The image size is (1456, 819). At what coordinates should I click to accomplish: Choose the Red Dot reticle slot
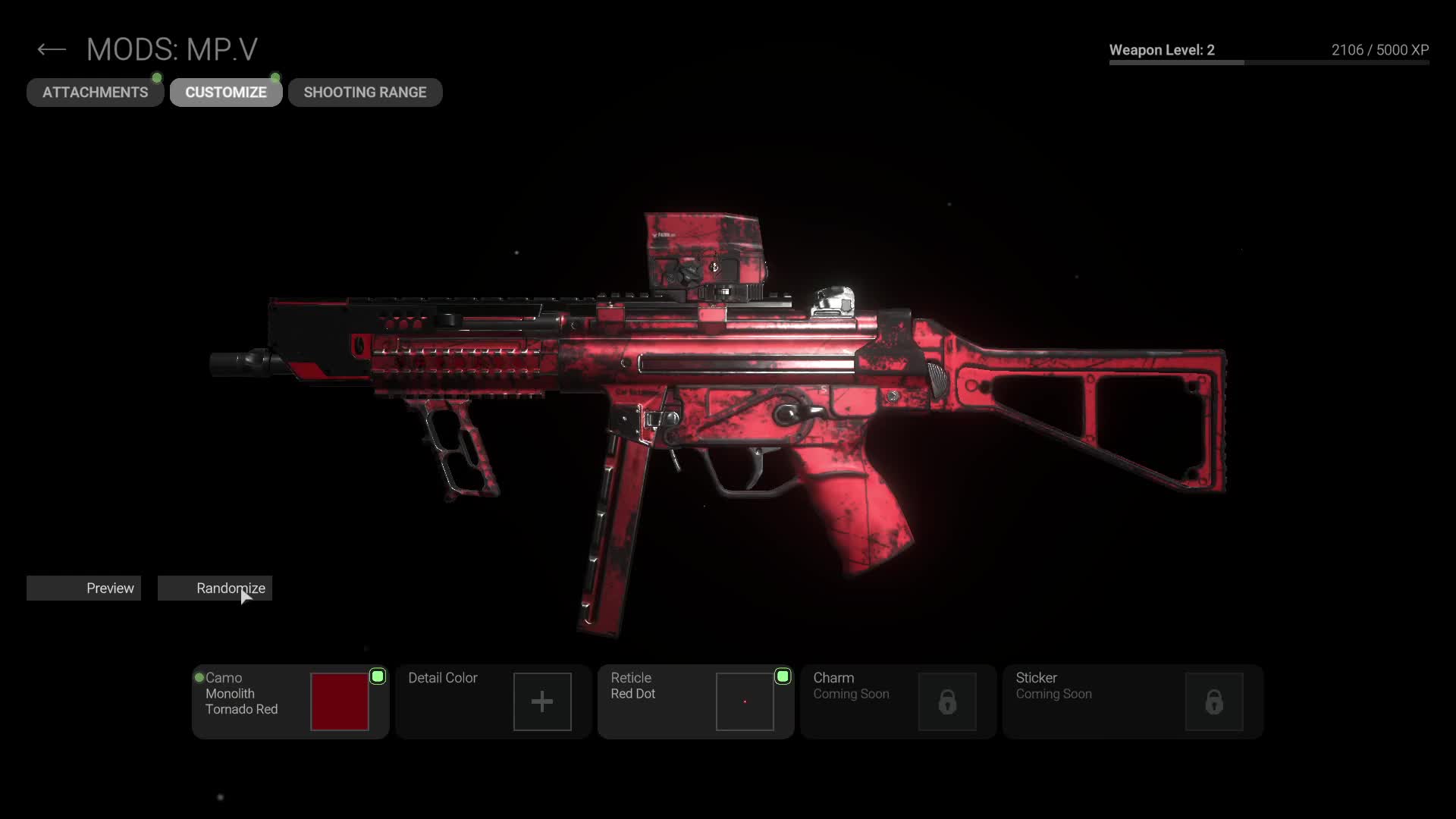[695, 701]
